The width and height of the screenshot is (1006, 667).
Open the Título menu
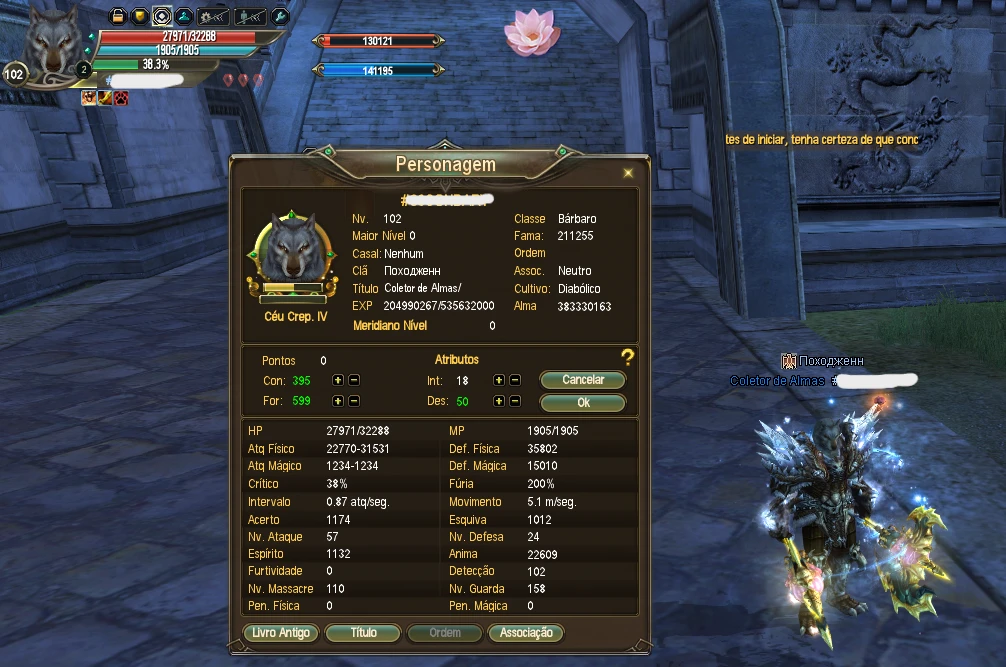click(364, 633)
